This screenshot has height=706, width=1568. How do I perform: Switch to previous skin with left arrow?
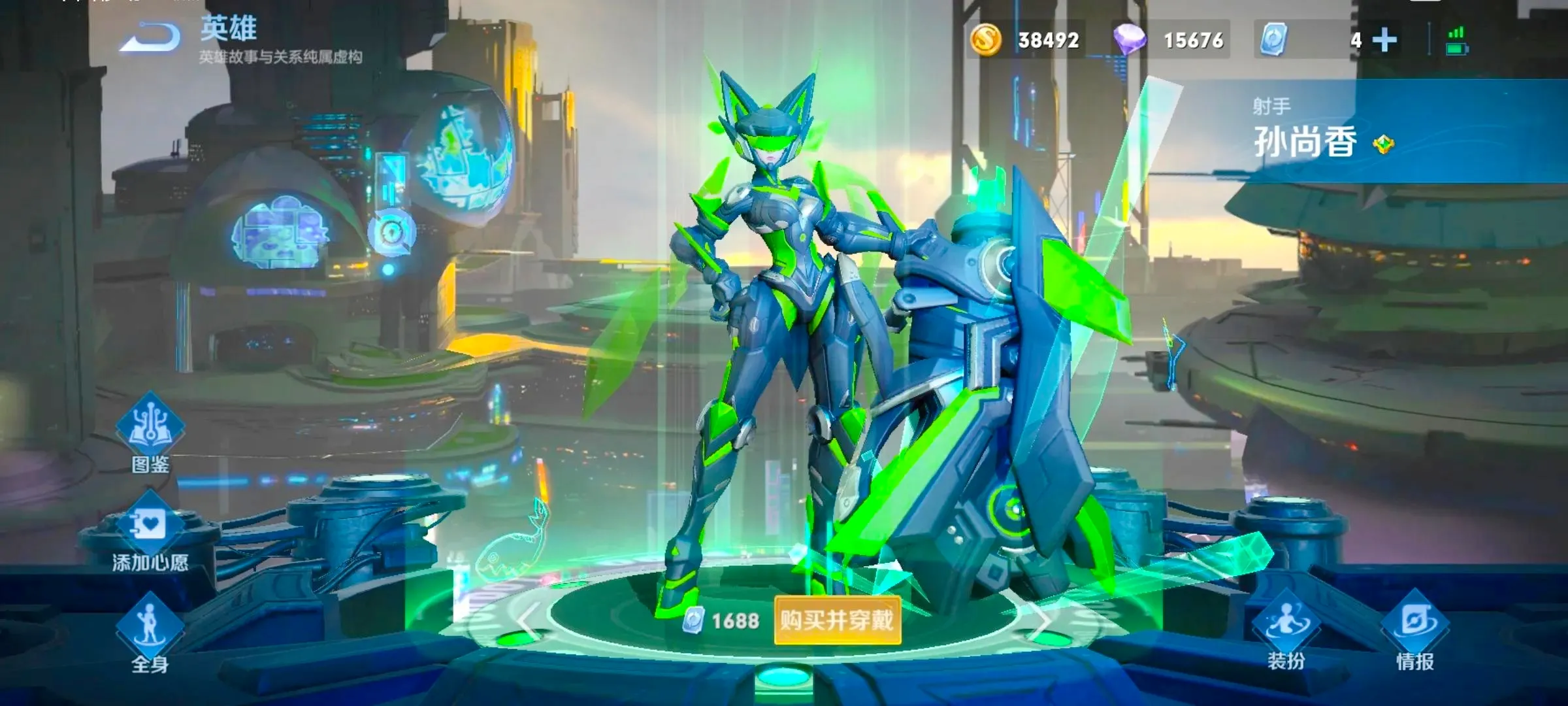[528, 620]
